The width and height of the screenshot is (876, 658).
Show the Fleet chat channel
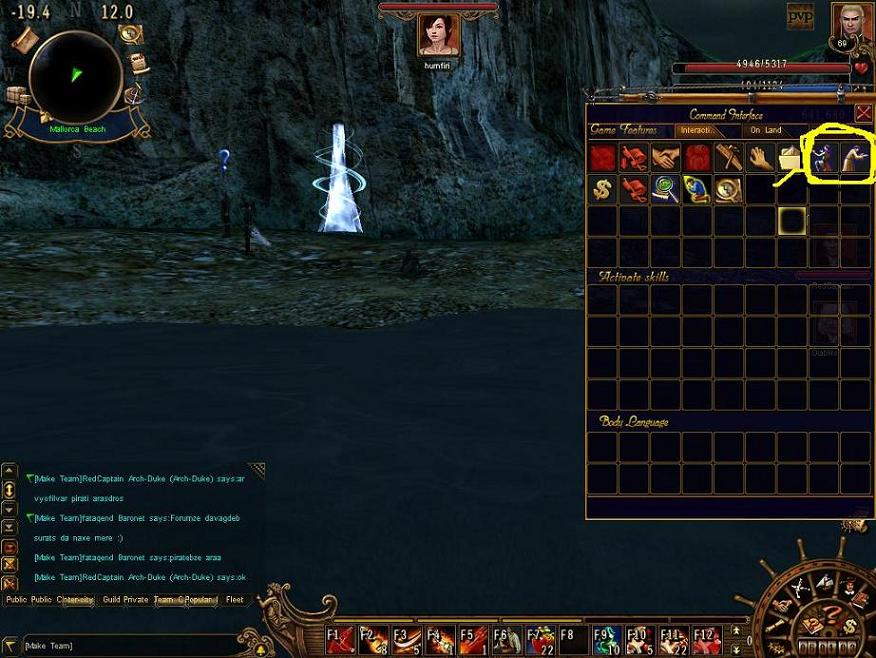pyautogui.click(x=234, y=600)
